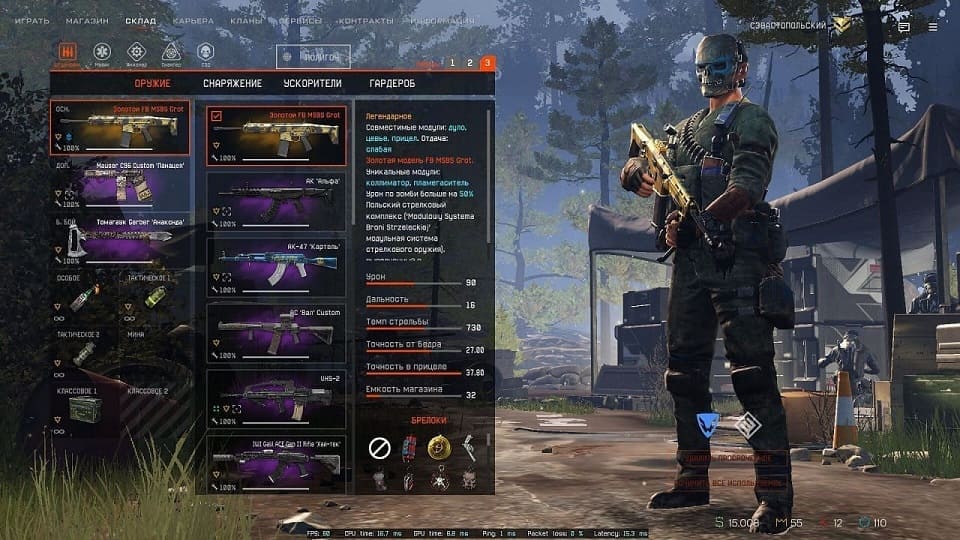Go to the МАГАЗИН shop menu
Screen dimensions: 960x540
pos(87,20)
